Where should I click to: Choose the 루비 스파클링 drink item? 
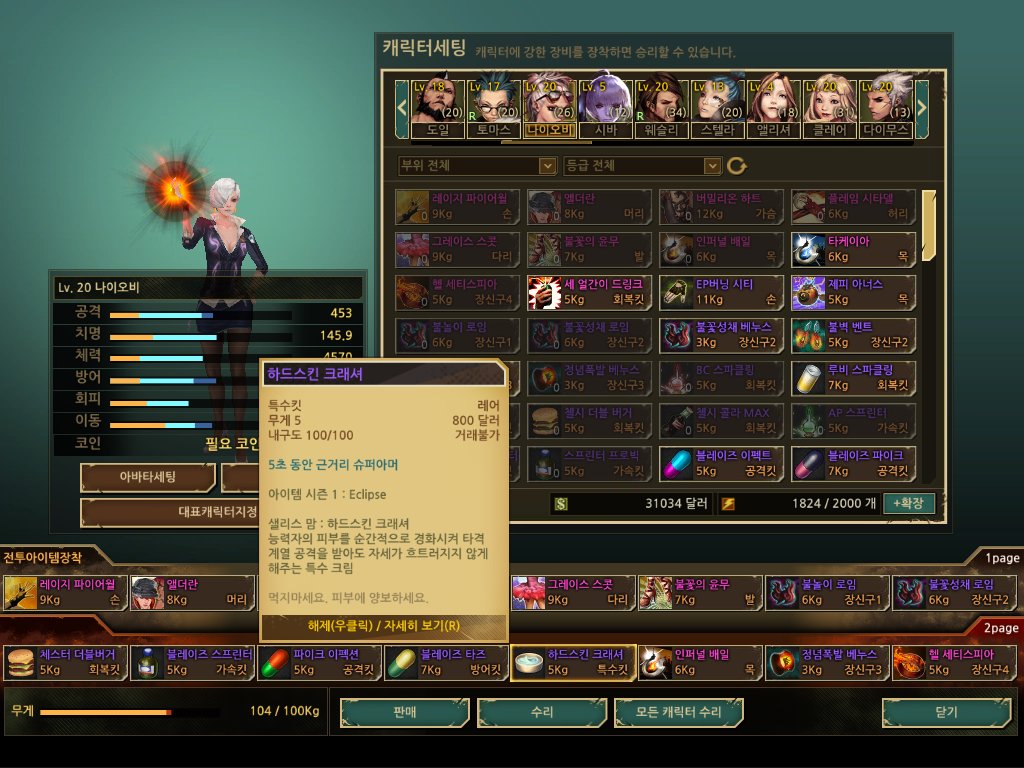[853, 377]
